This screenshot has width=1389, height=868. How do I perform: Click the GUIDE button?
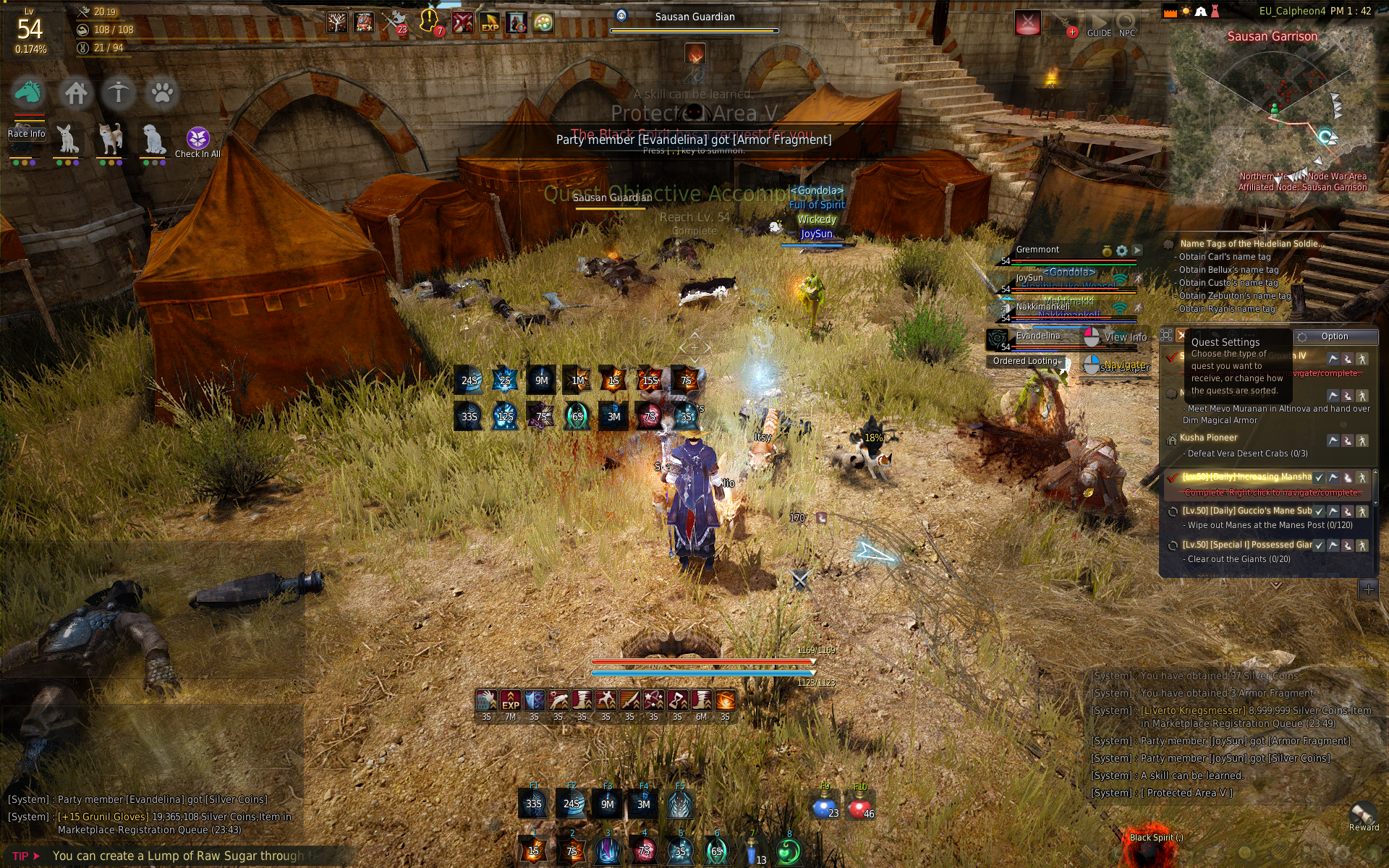click(x=1099, y=25)
